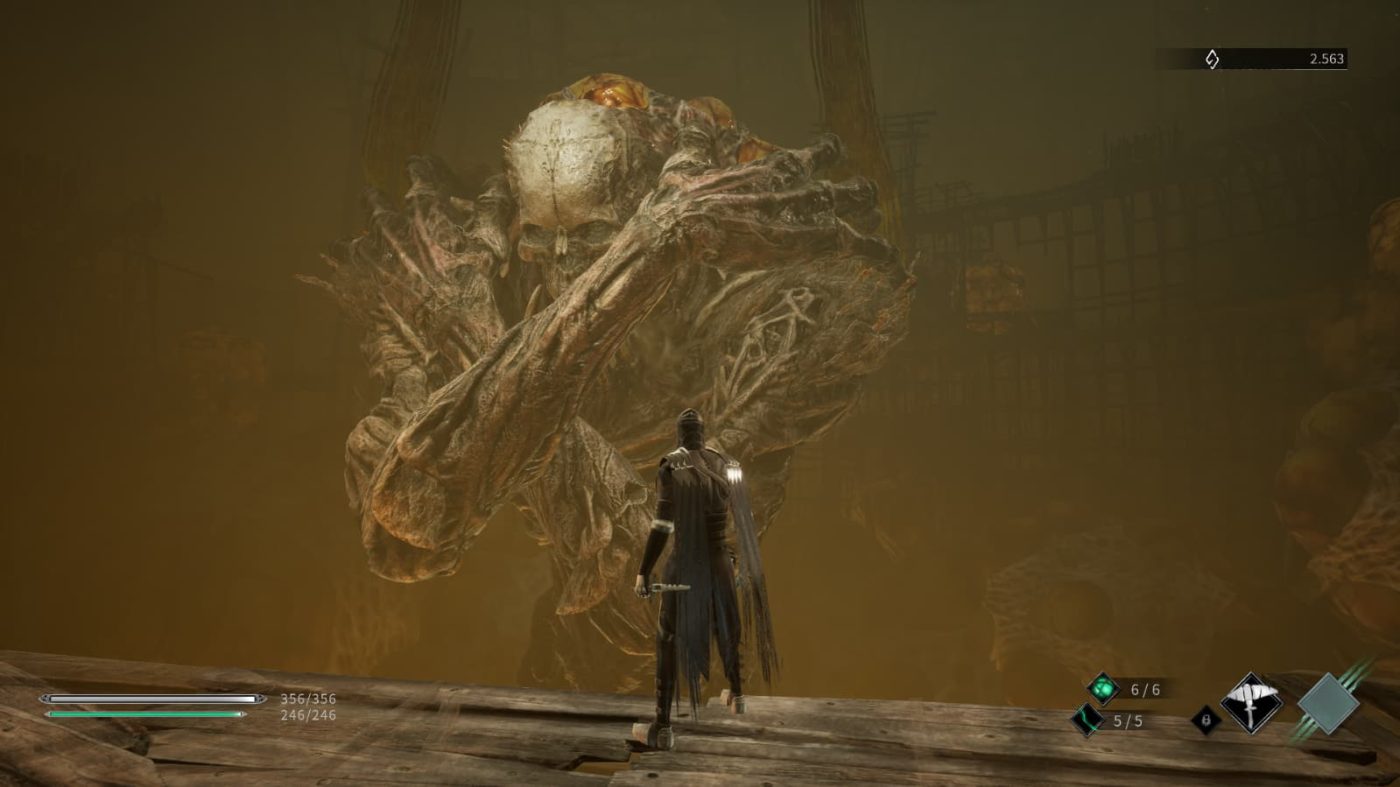Click the memory shard currency icon
1400x787 pixels.
coord(1211,59)
